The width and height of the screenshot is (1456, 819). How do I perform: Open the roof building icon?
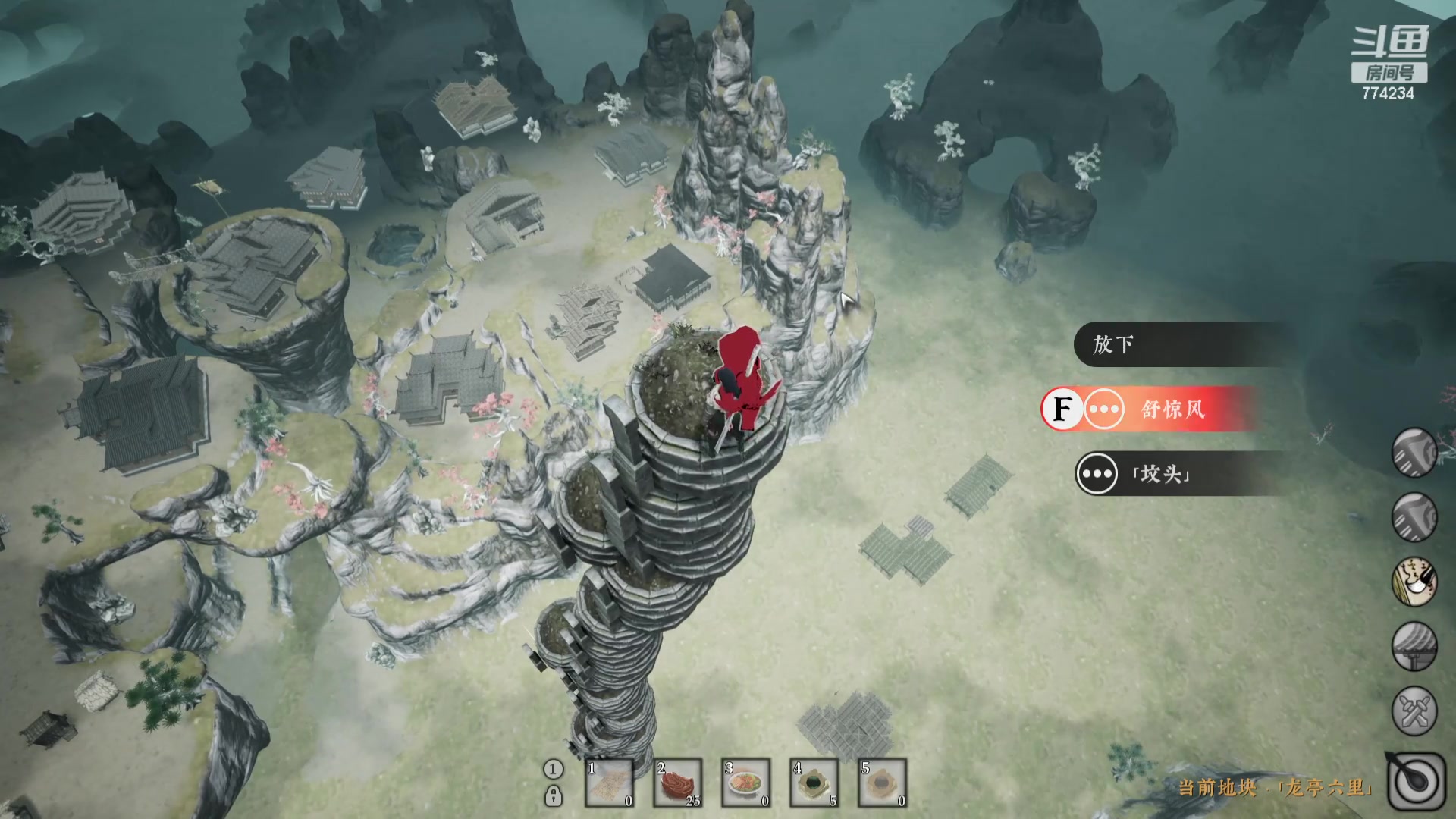pyautogui.click(x=1415, y=646)
